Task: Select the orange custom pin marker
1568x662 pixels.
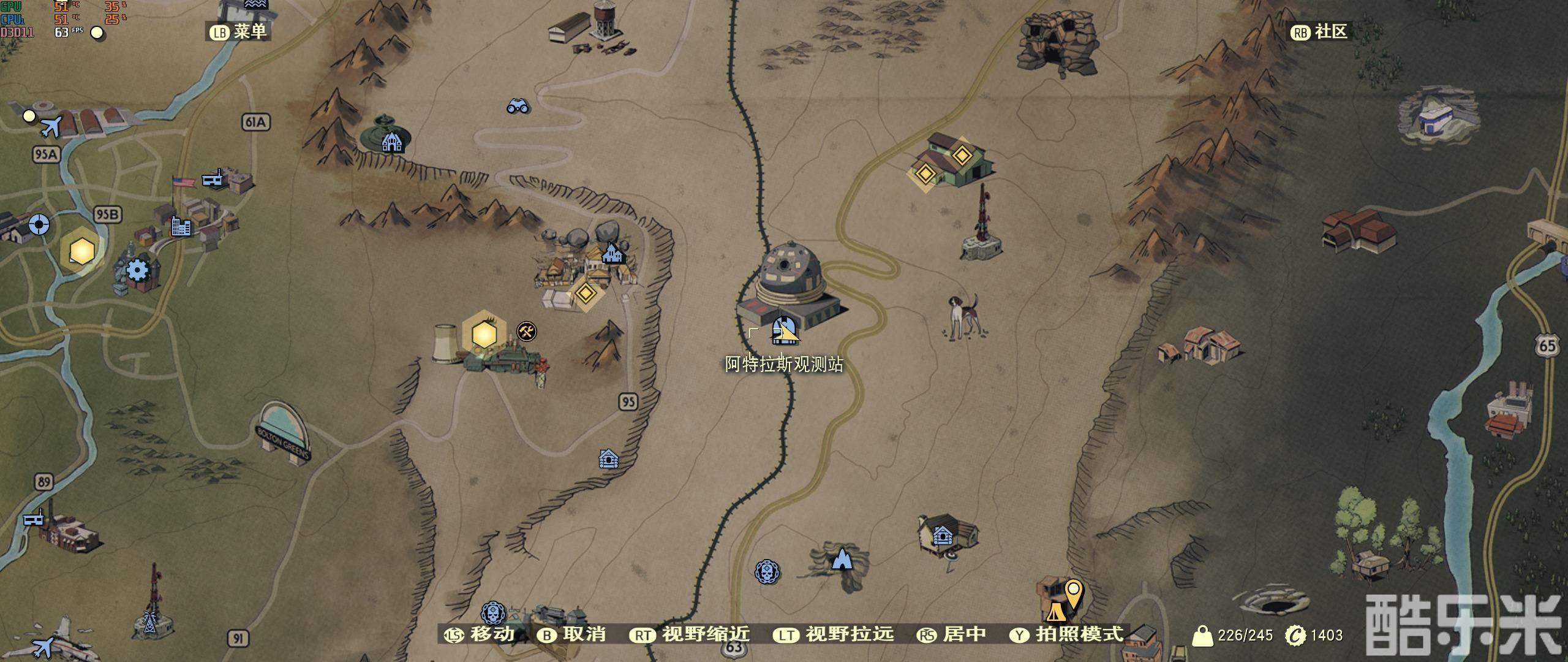Action: [1073, 593]
